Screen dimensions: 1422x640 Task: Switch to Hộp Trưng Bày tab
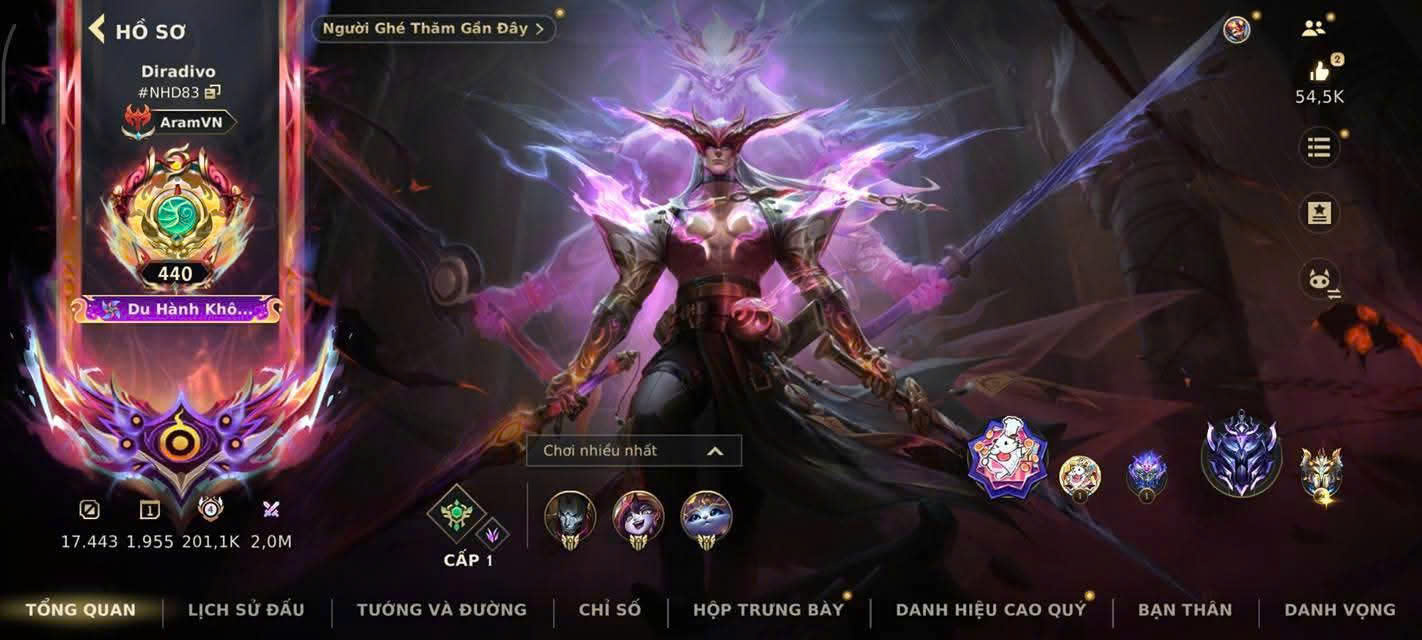768,609
